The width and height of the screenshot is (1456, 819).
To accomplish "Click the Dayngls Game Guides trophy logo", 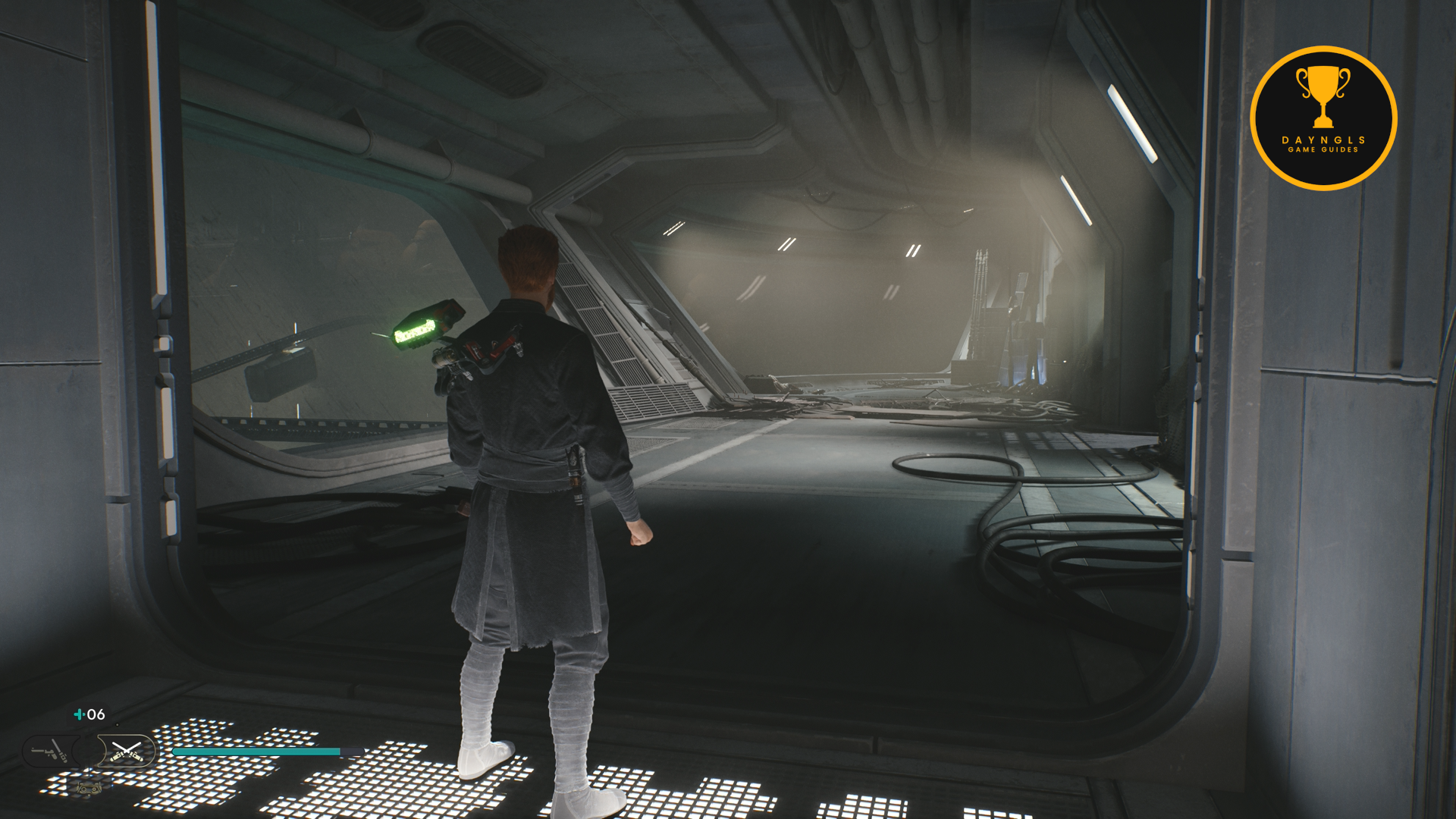I will click(x=1323, y=118).
